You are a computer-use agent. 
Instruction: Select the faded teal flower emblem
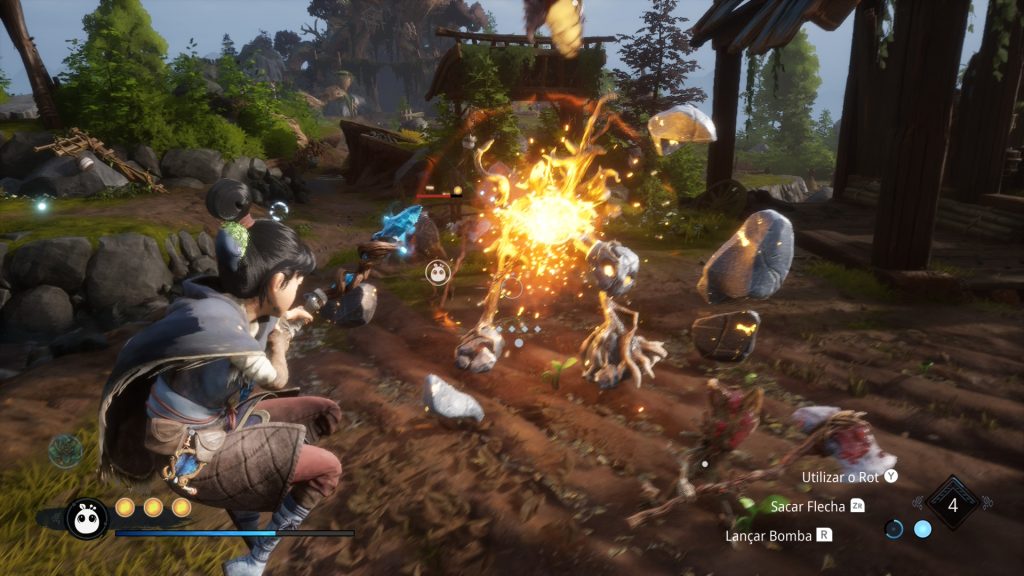[x=66, y=451]
